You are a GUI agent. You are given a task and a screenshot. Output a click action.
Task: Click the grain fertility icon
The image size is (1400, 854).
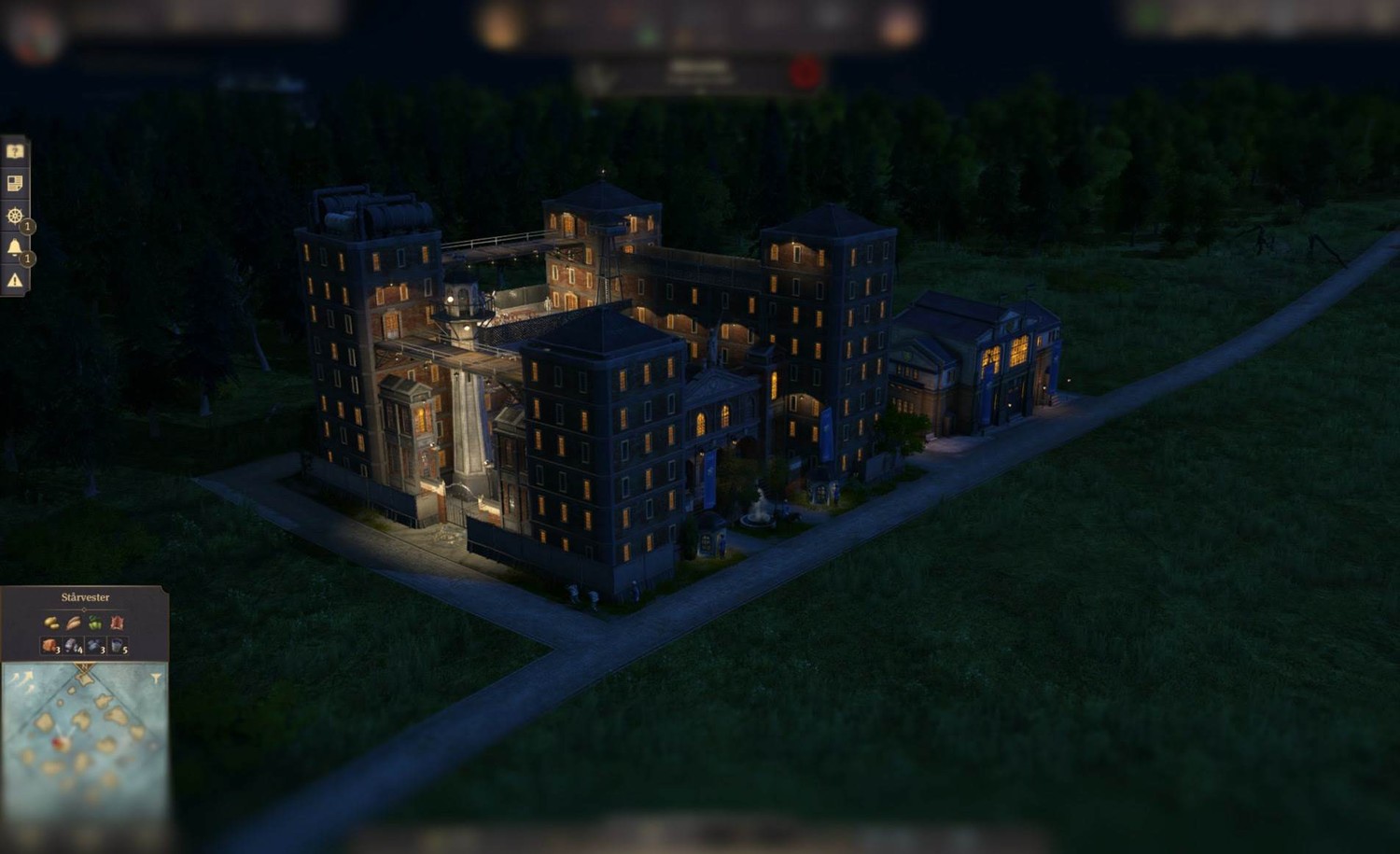[x=74, y=623]
